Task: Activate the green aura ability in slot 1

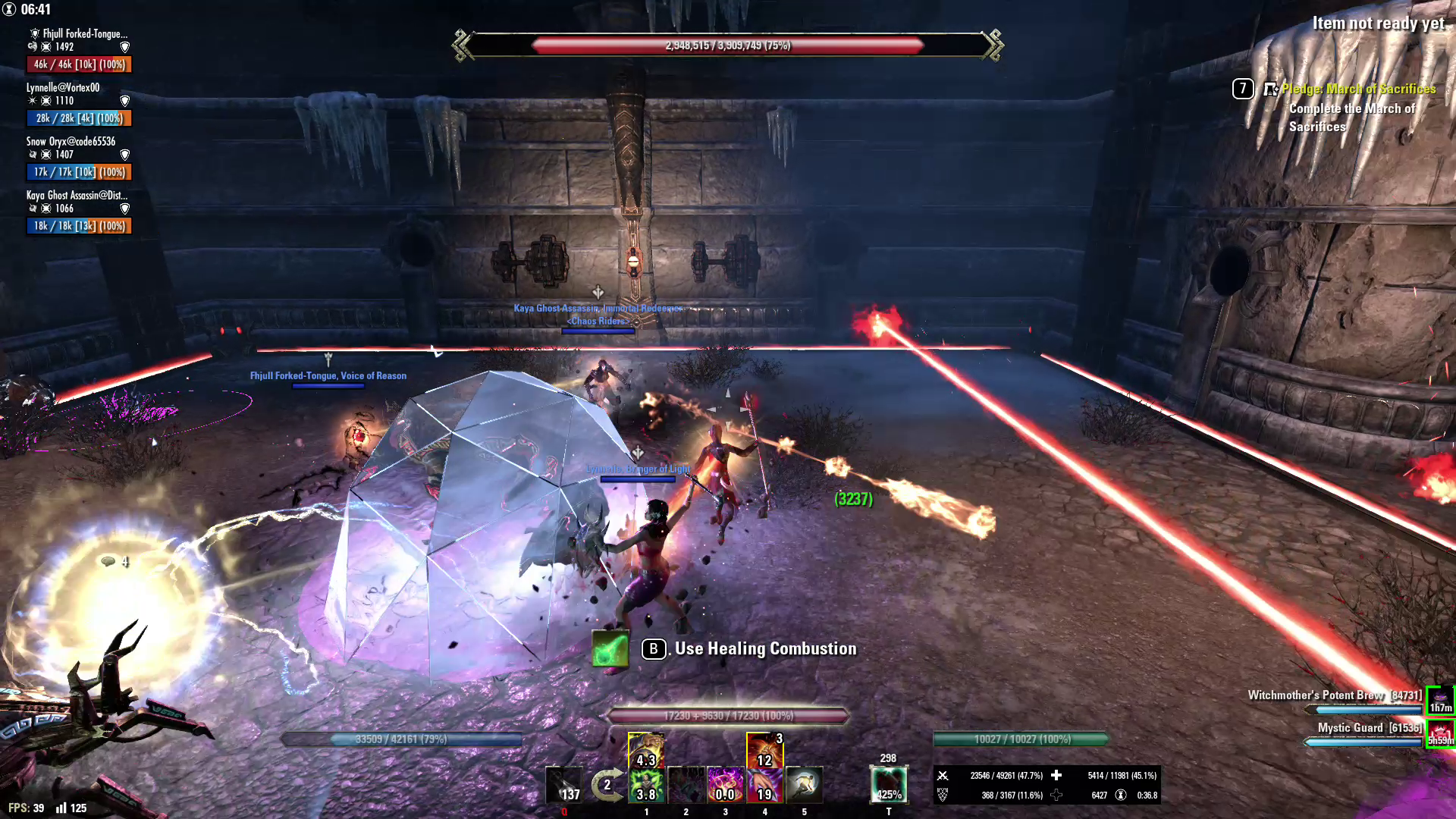Action: coord(646,785)
